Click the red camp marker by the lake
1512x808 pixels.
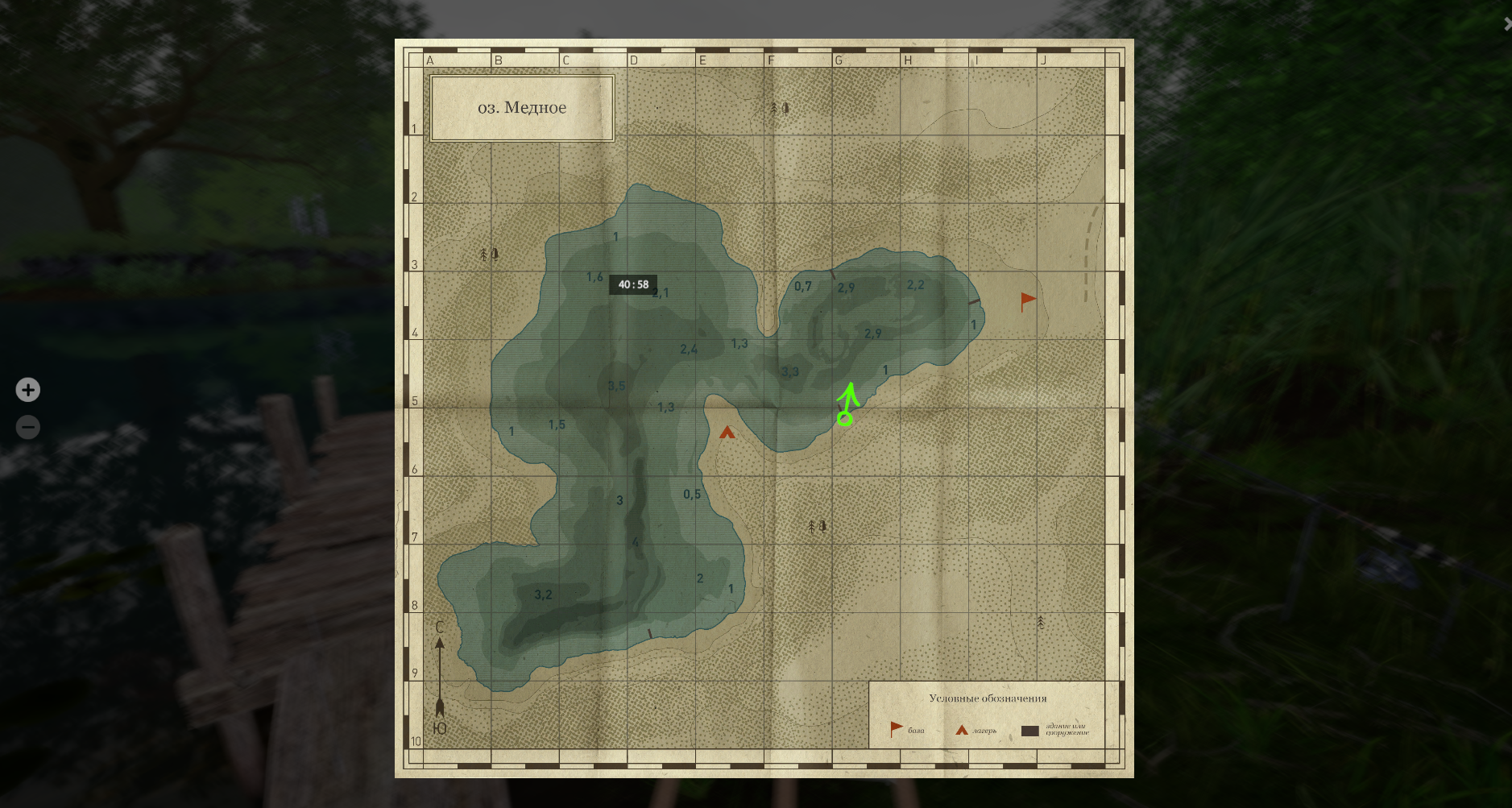click(727, 433)
